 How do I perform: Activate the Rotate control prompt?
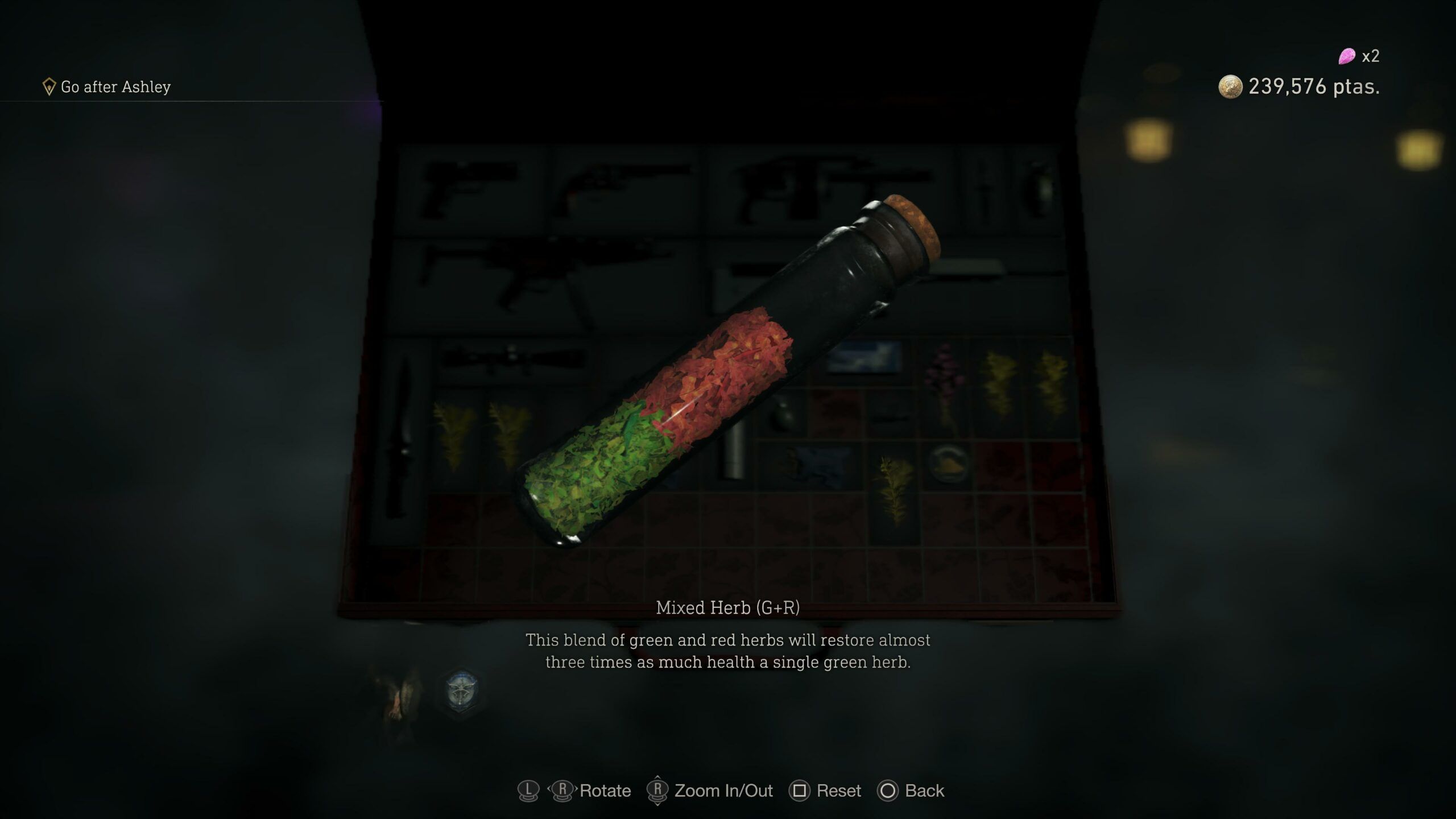pos(603,791)
